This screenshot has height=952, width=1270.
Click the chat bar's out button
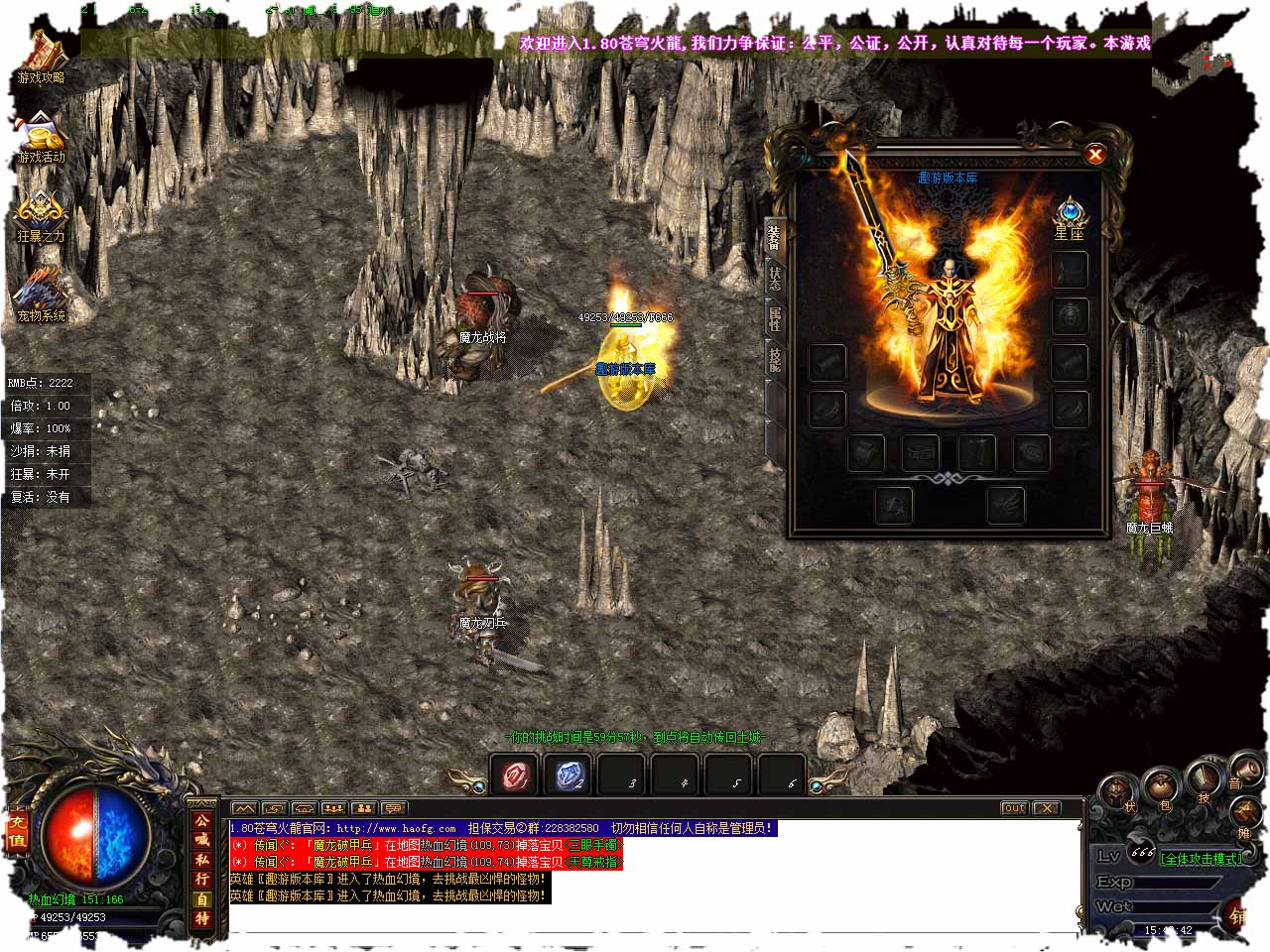point(1013,808)
